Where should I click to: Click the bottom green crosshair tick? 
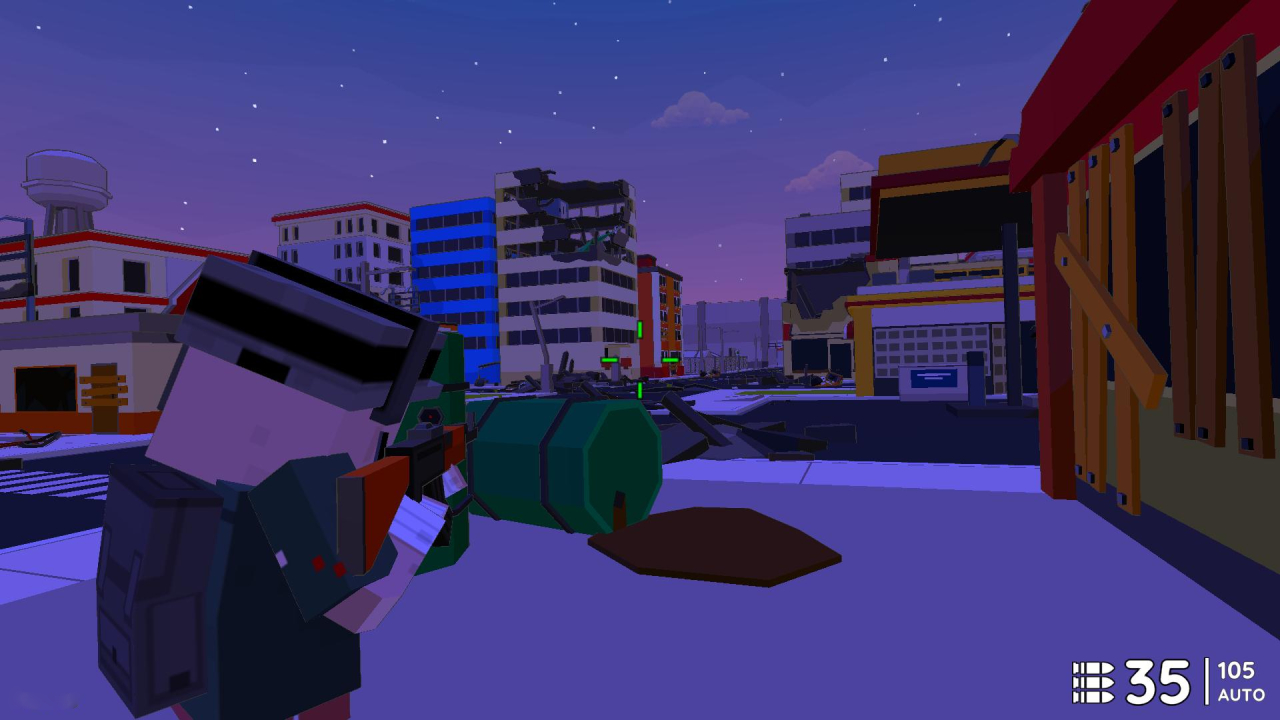640,390
